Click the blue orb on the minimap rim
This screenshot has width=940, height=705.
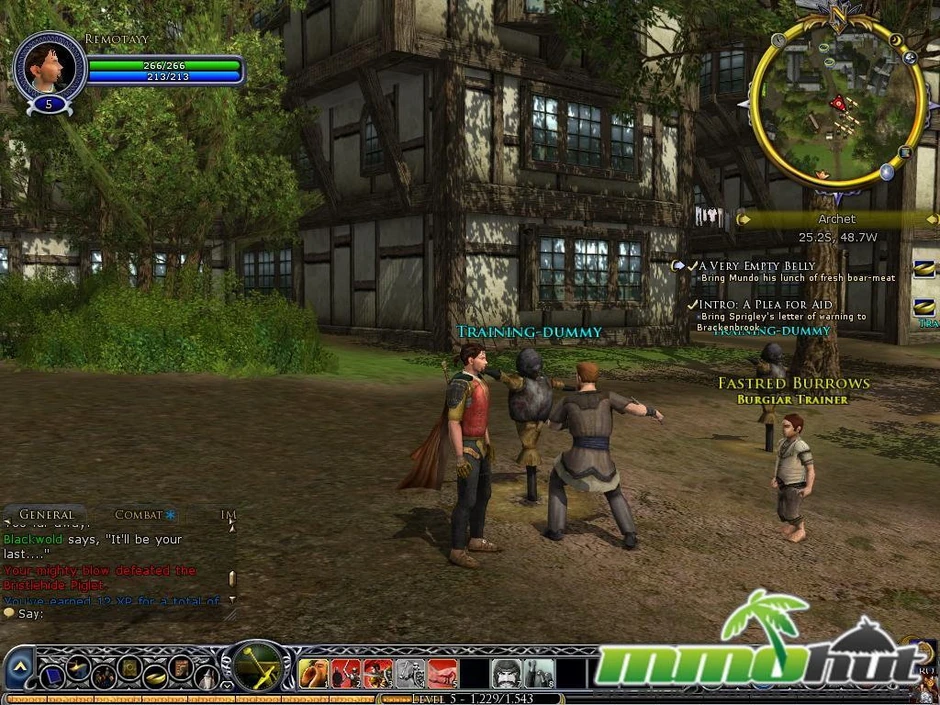pyautogui.click(x=887, y=172)
